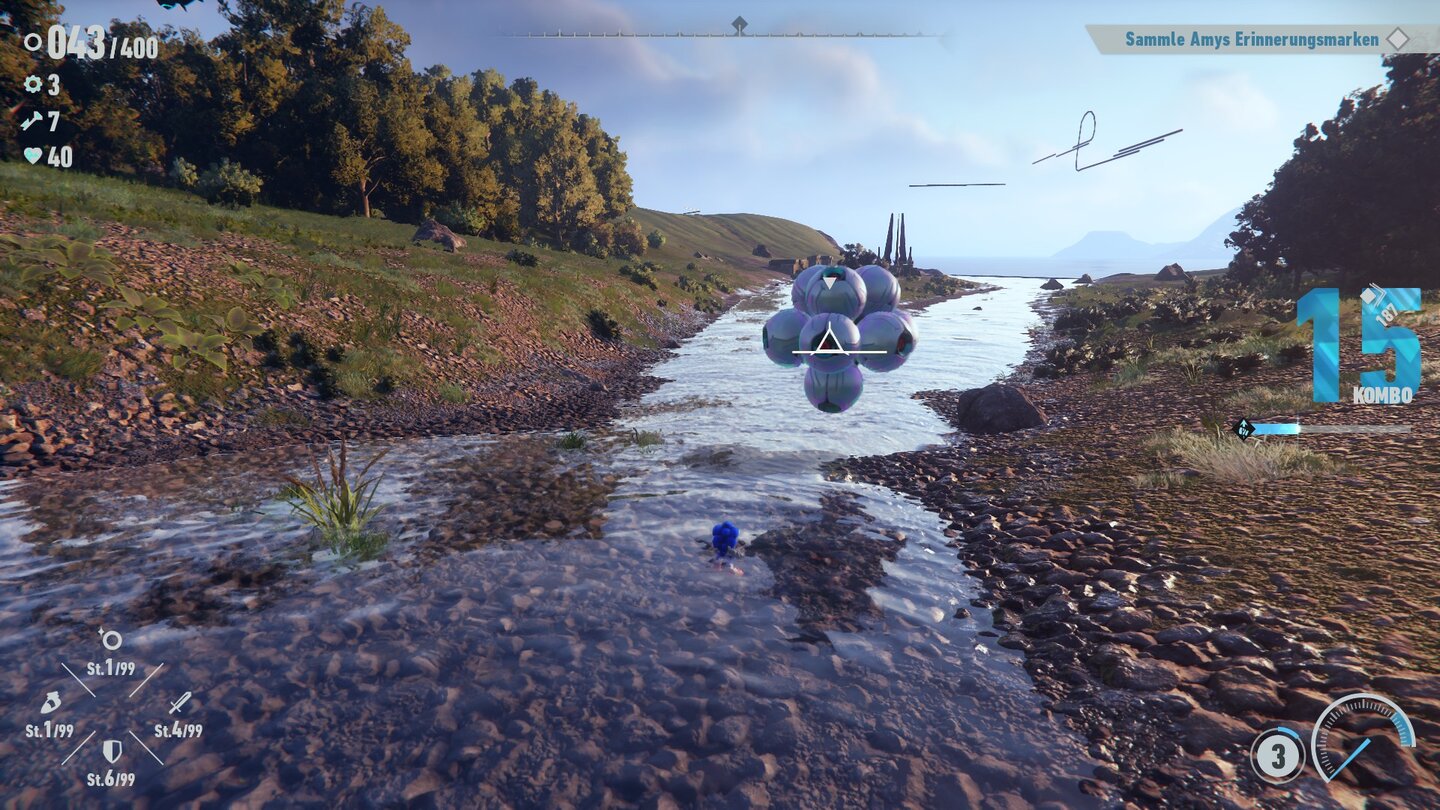Select the heart lives icon
The height and width of the screenshot is (810, 1440).
[32, 155]
